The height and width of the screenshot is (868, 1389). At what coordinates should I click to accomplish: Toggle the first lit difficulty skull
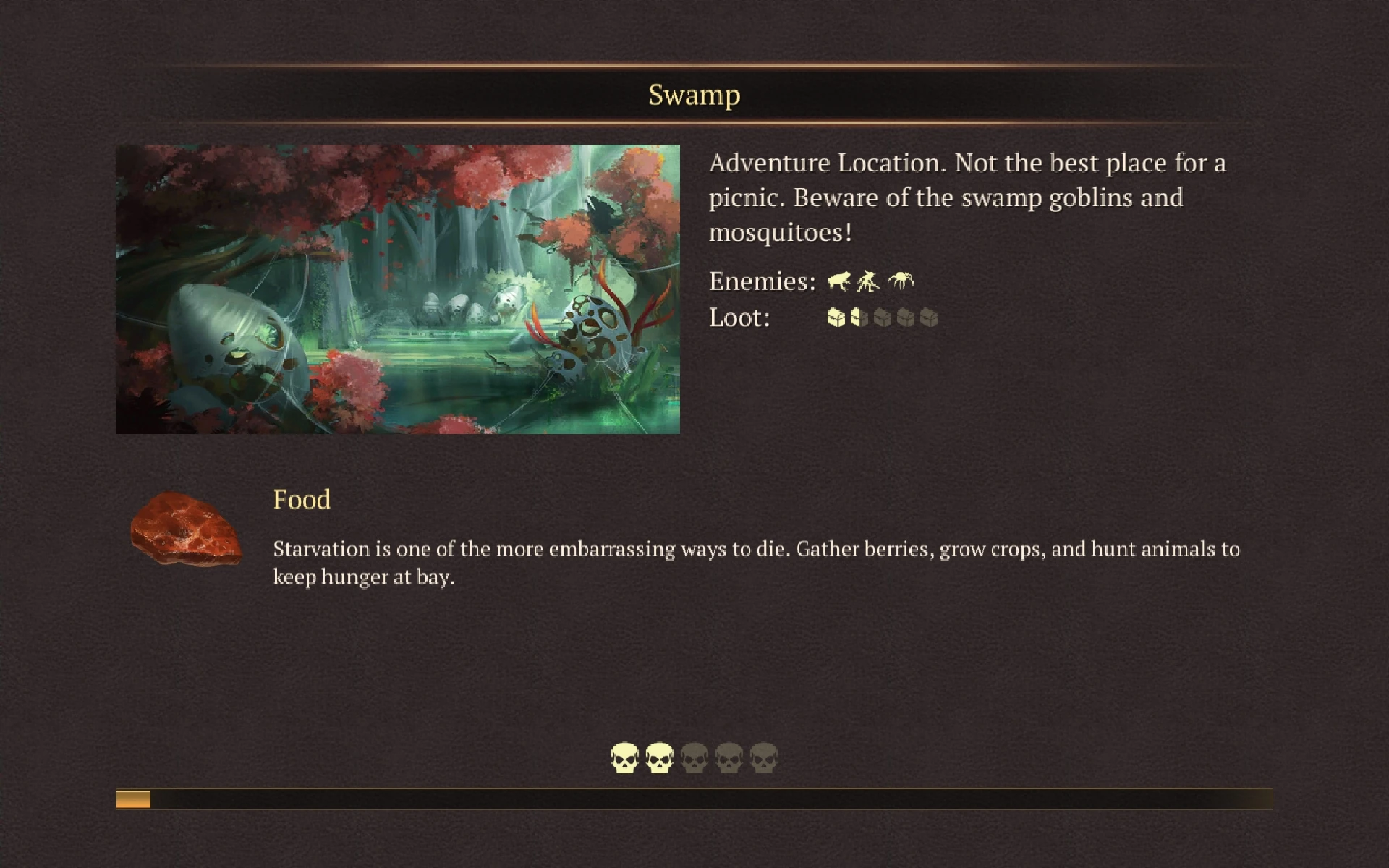(x=626, y=757)
